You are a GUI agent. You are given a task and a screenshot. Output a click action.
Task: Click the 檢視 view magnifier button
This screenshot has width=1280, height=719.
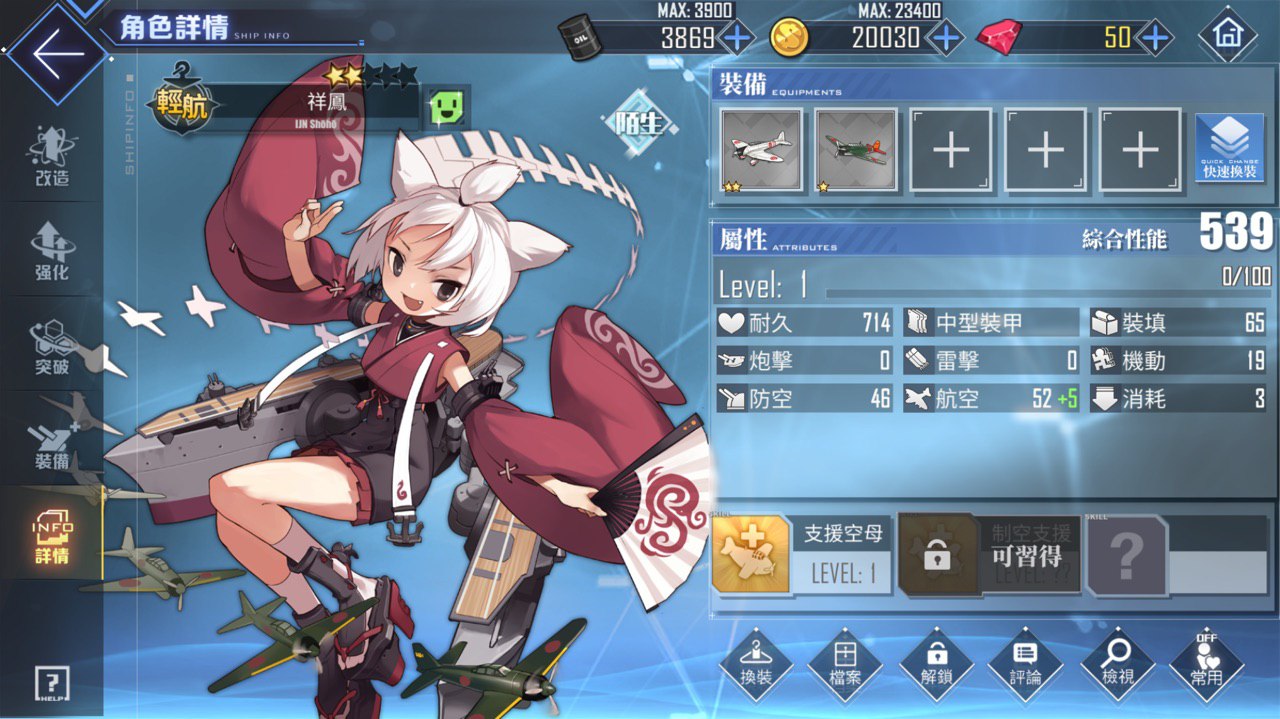pyautogui.click(x=1116, y=665)
